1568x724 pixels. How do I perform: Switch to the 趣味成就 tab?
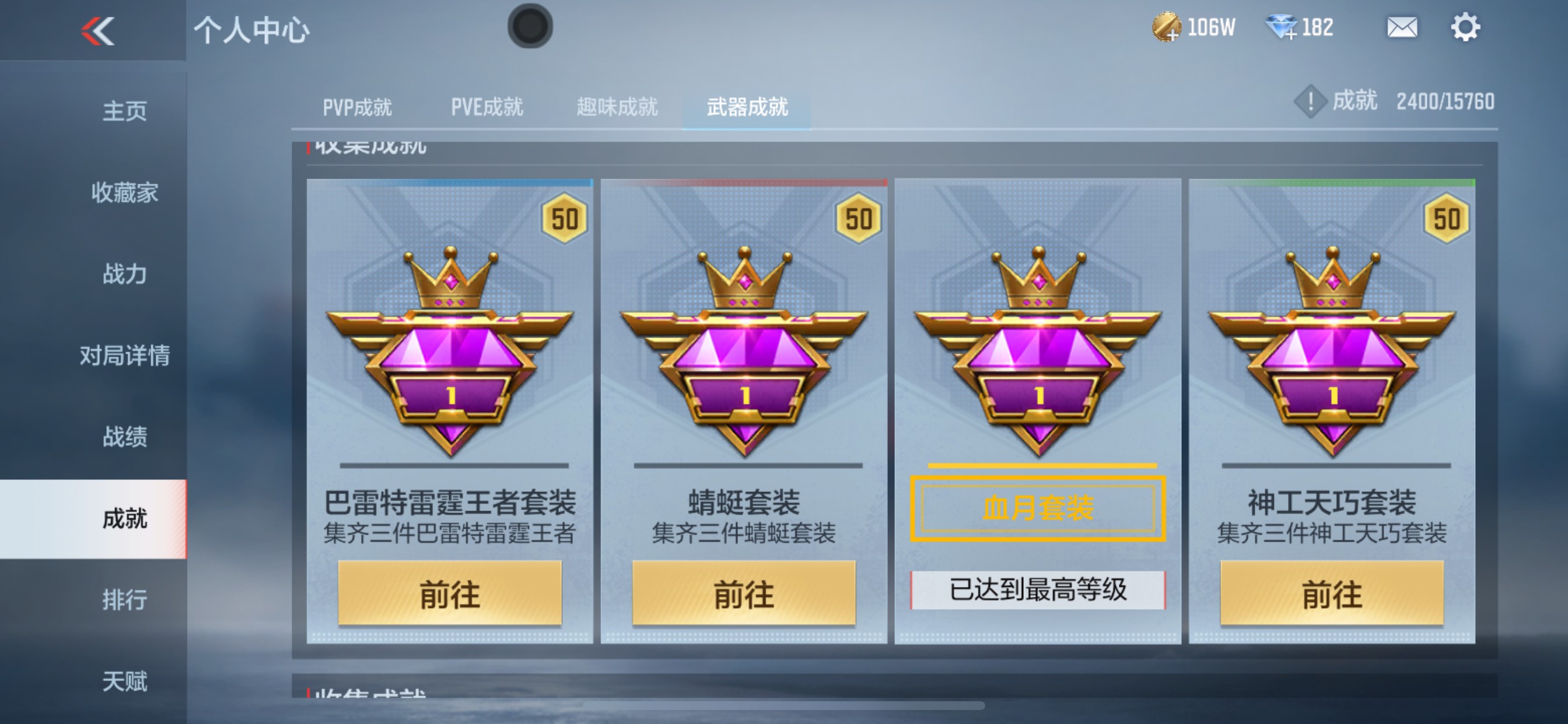click(617, 107)
